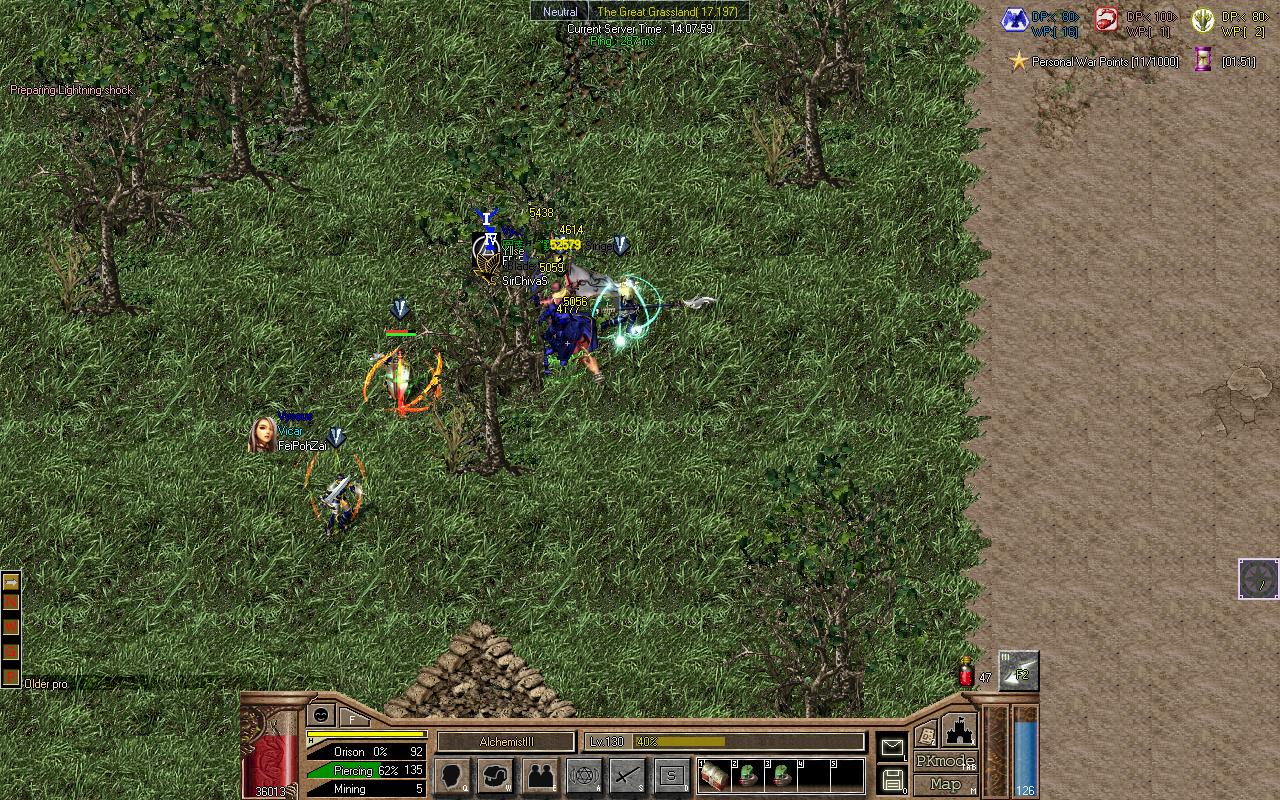Click the head profile character button
The height and width of the screenshot is (800, 1280).
tap(452, 776)
